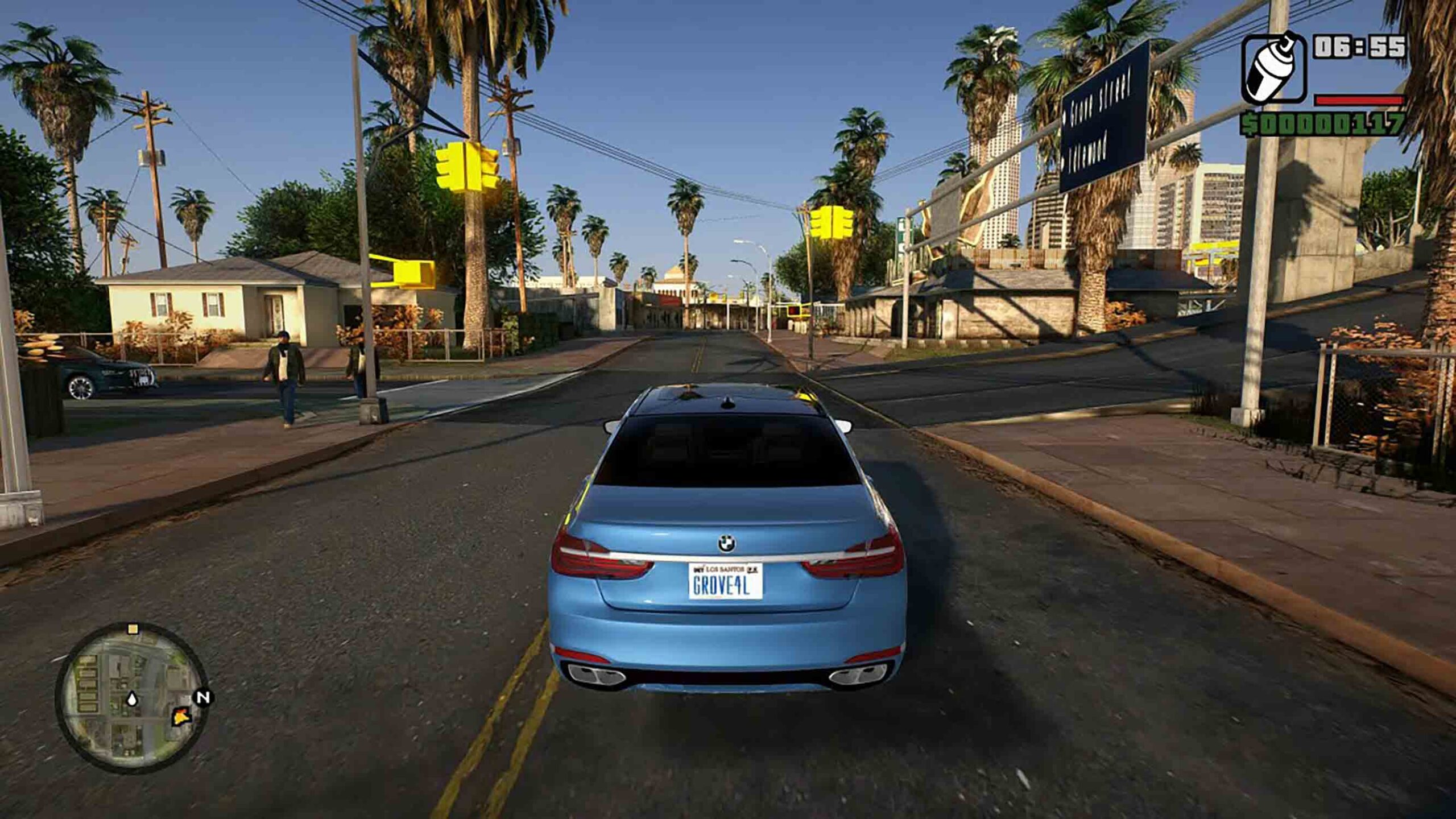The height and width of the screenshot is (819, 1456).
Task: Click the yellow square marker atop minimap
Action: pyautogui.click(x=133, y=628)
